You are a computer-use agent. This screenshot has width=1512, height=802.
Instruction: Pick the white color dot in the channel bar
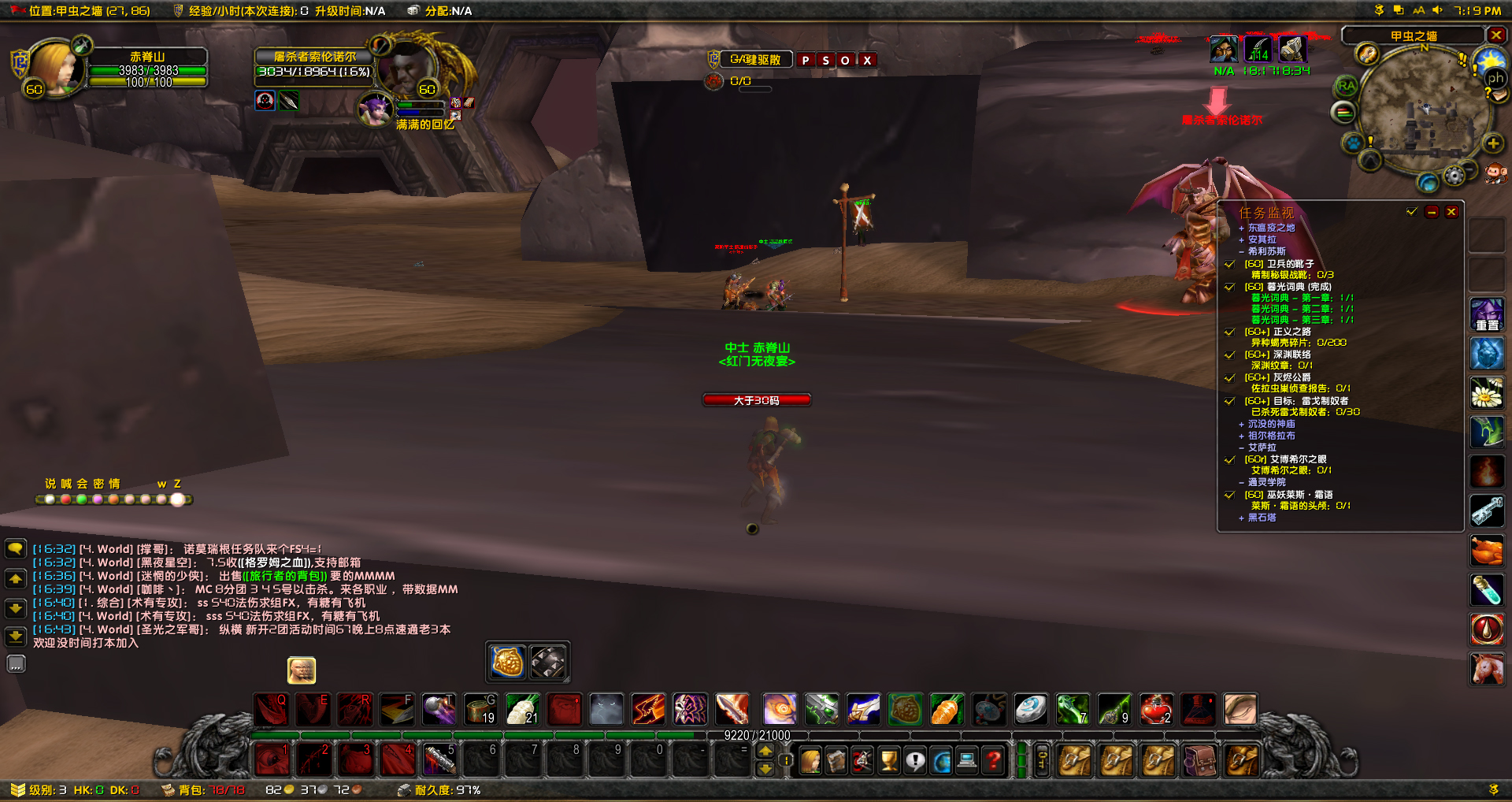point(50,499)
